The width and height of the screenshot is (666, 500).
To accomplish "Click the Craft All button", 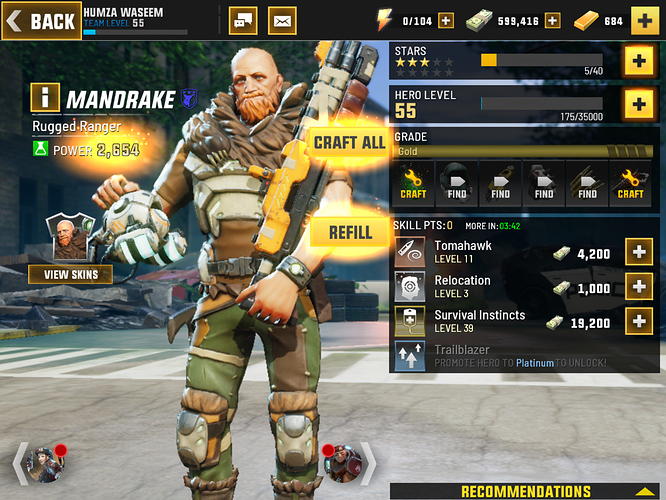I will click(x=348, y=143).
